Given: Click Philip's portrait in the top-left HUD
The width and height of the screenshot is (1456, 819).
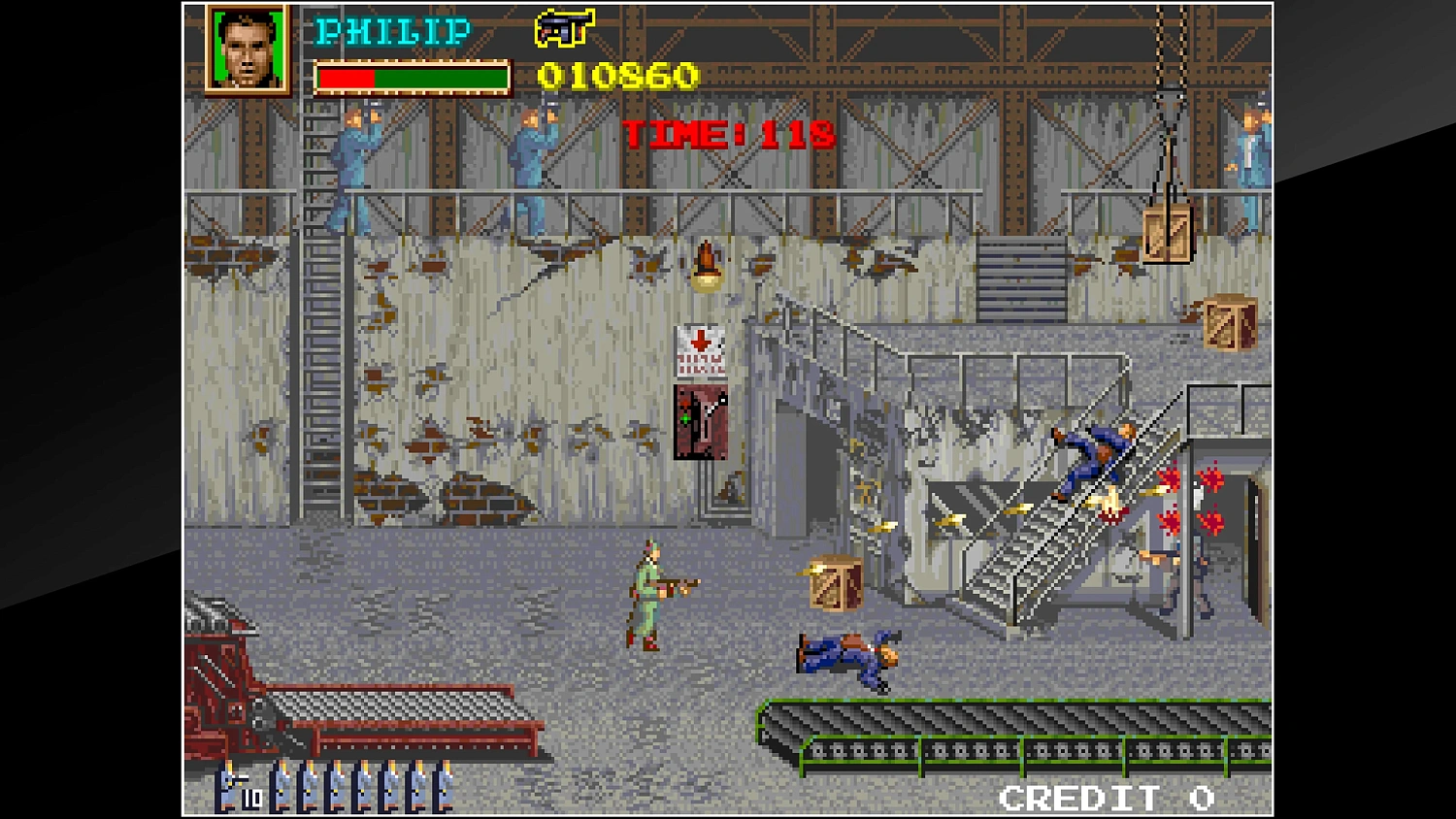Looking at the screenshot, I should [x=247, y=49].
